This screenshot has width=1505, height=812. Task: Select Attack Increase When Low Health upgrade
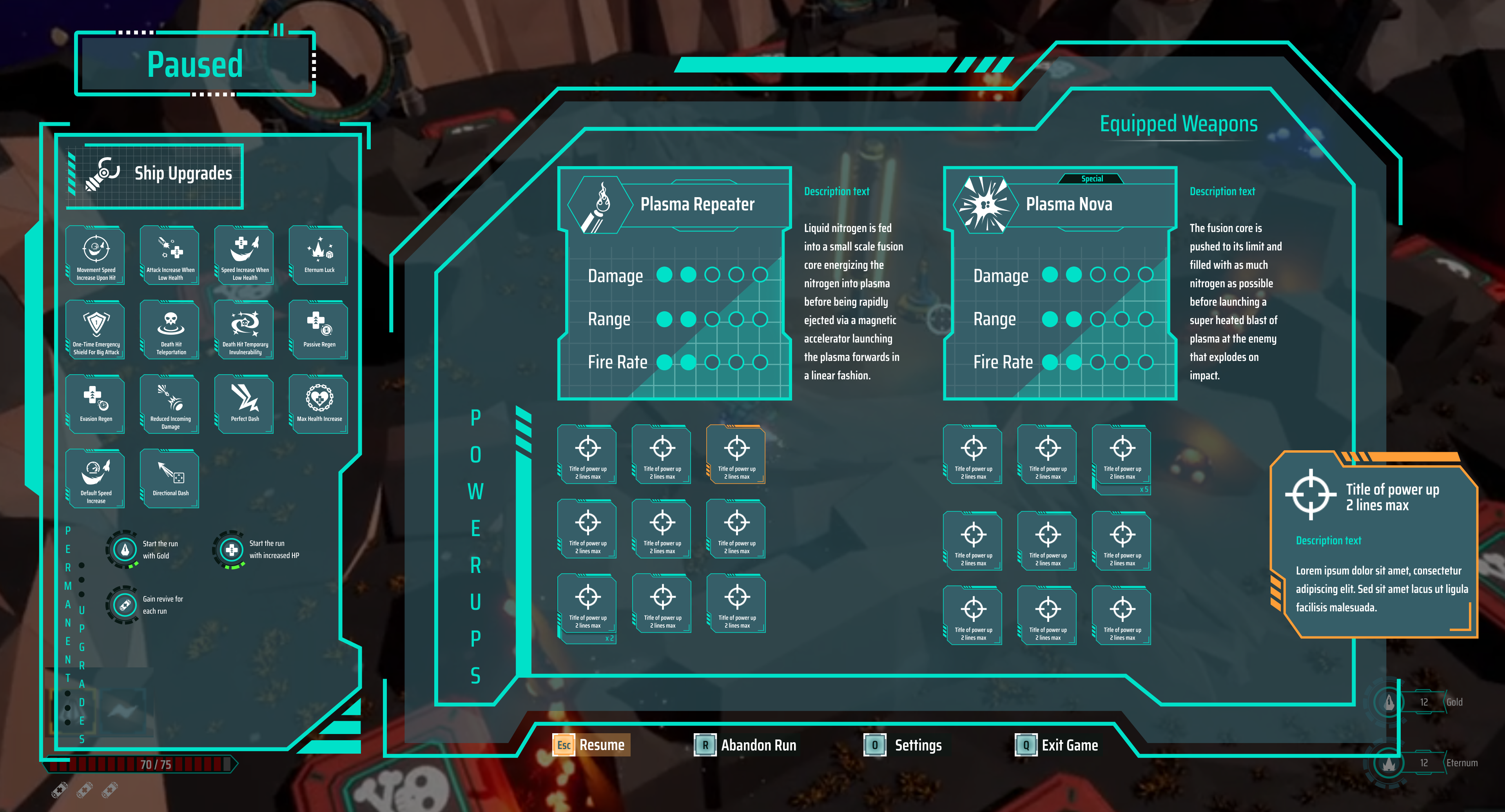pyautogui.click(x=170, y=255)
